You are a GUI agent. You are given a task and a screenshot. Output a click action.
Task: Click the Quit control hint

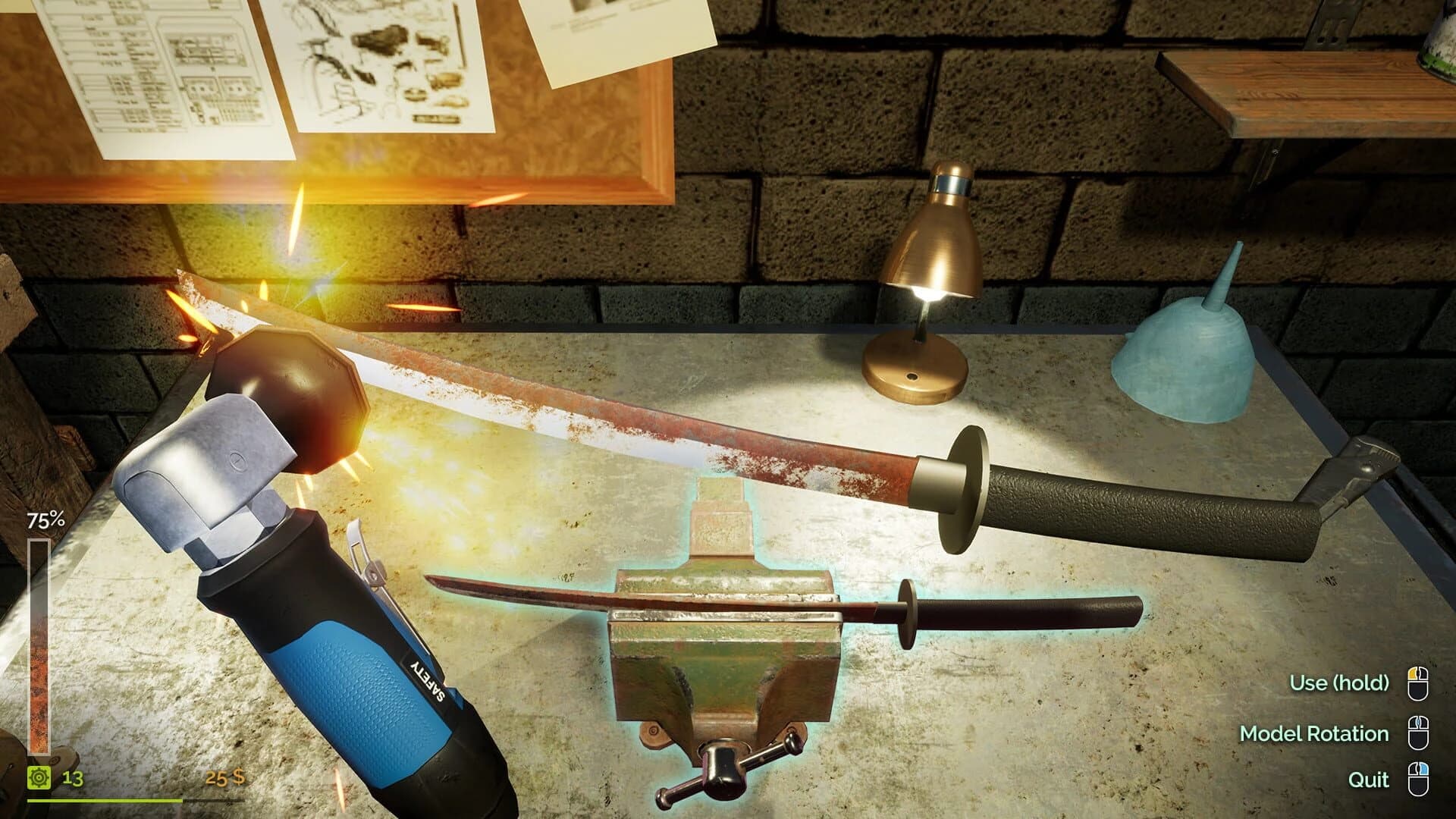(x=1369, y=779)
